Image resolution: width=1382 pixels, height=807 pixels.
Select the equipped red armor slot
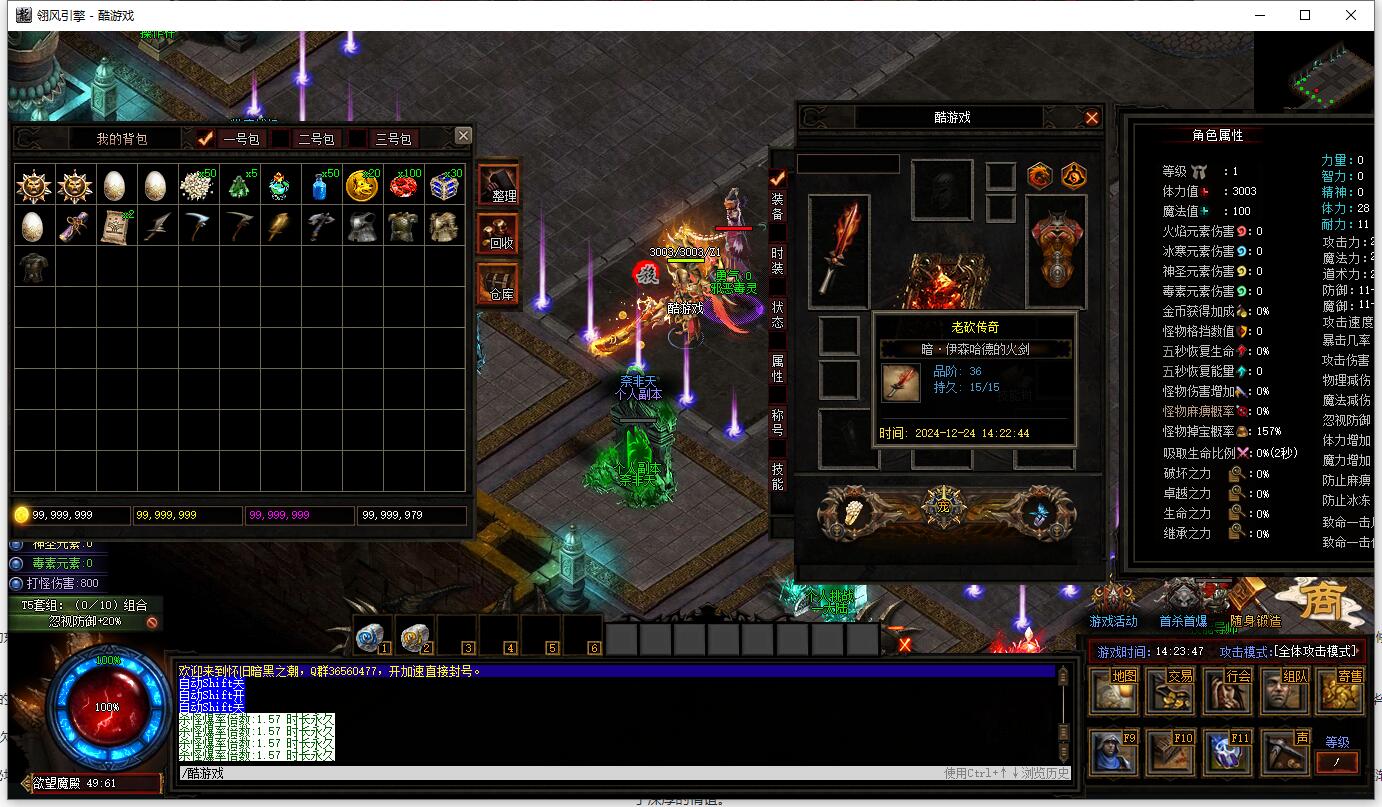pyautogui.click(x=1056, y=250)
